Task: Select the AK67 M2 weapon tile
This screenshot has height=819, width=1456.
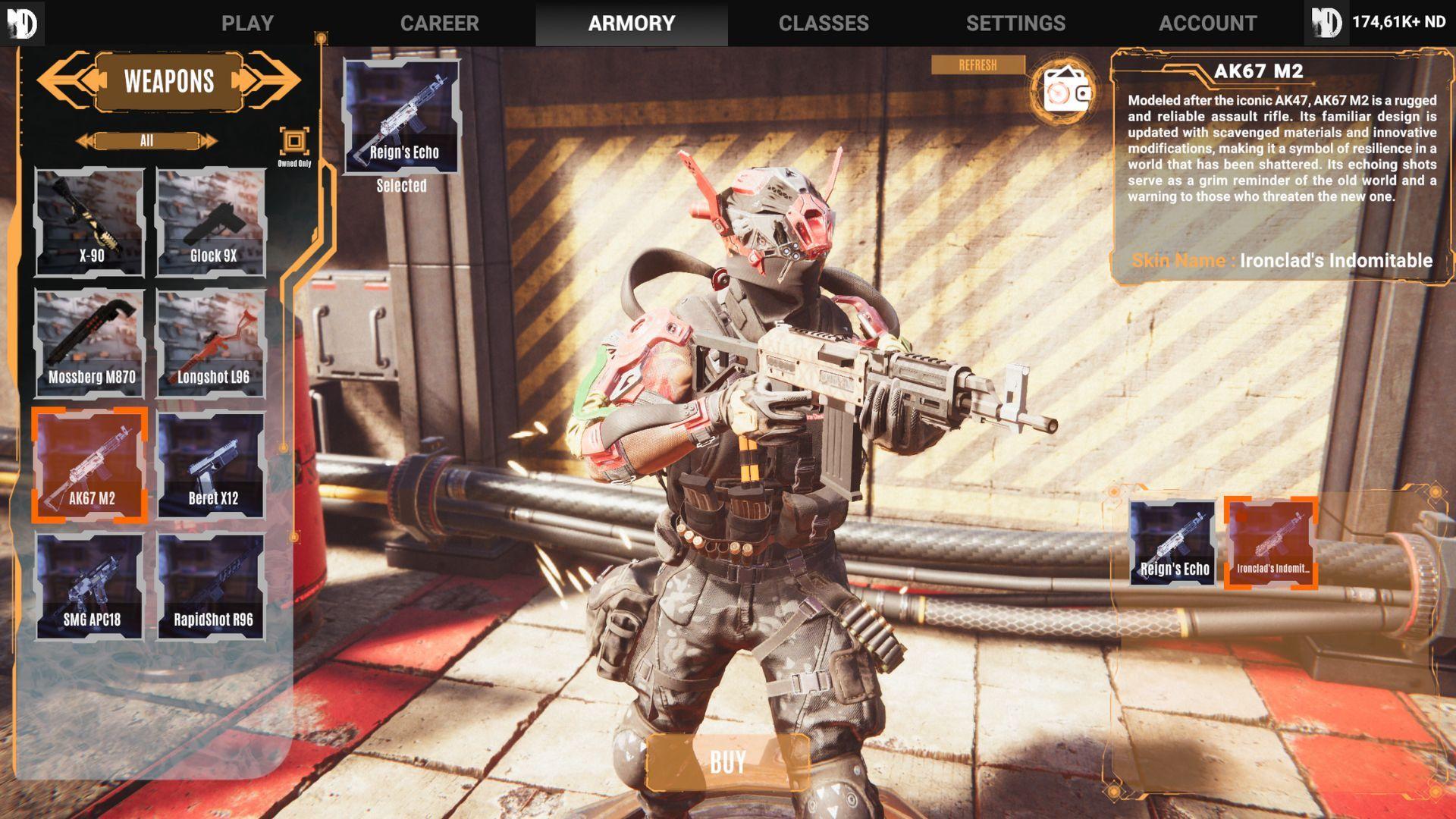Action: click(90, 466)
